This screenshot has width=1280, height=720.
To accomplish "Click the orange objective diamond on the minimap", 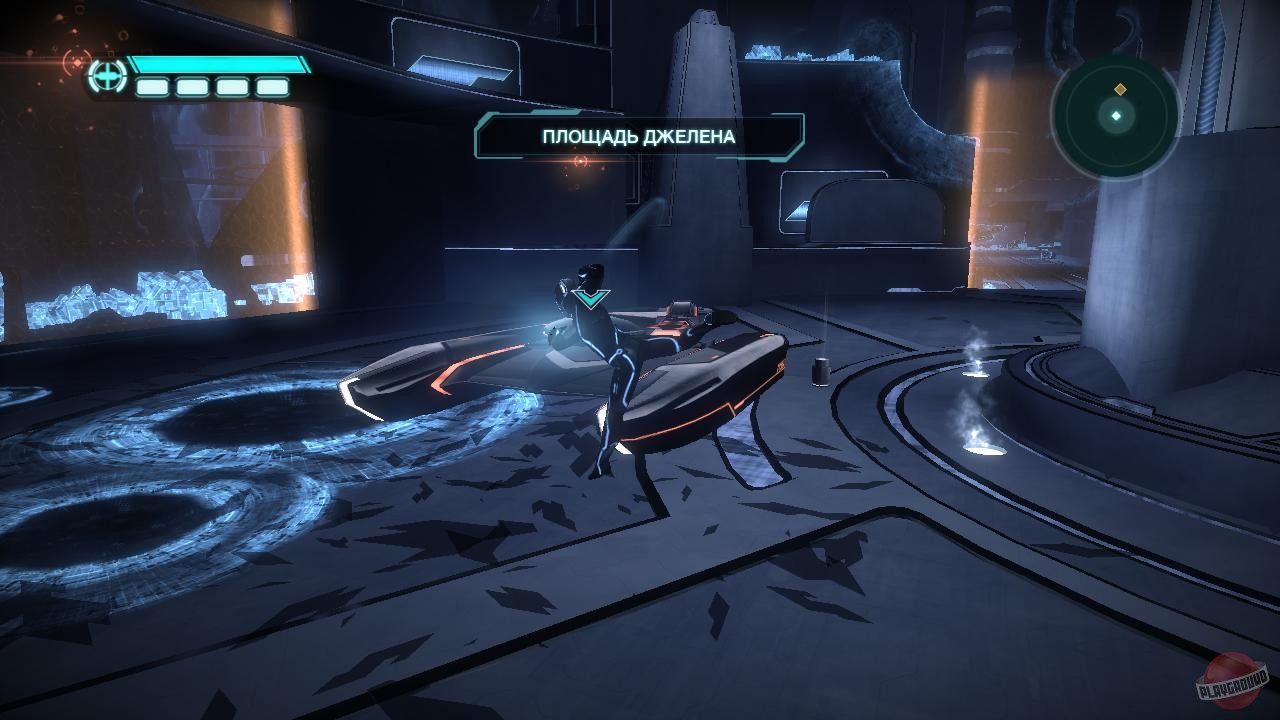I will point(1120,88).
